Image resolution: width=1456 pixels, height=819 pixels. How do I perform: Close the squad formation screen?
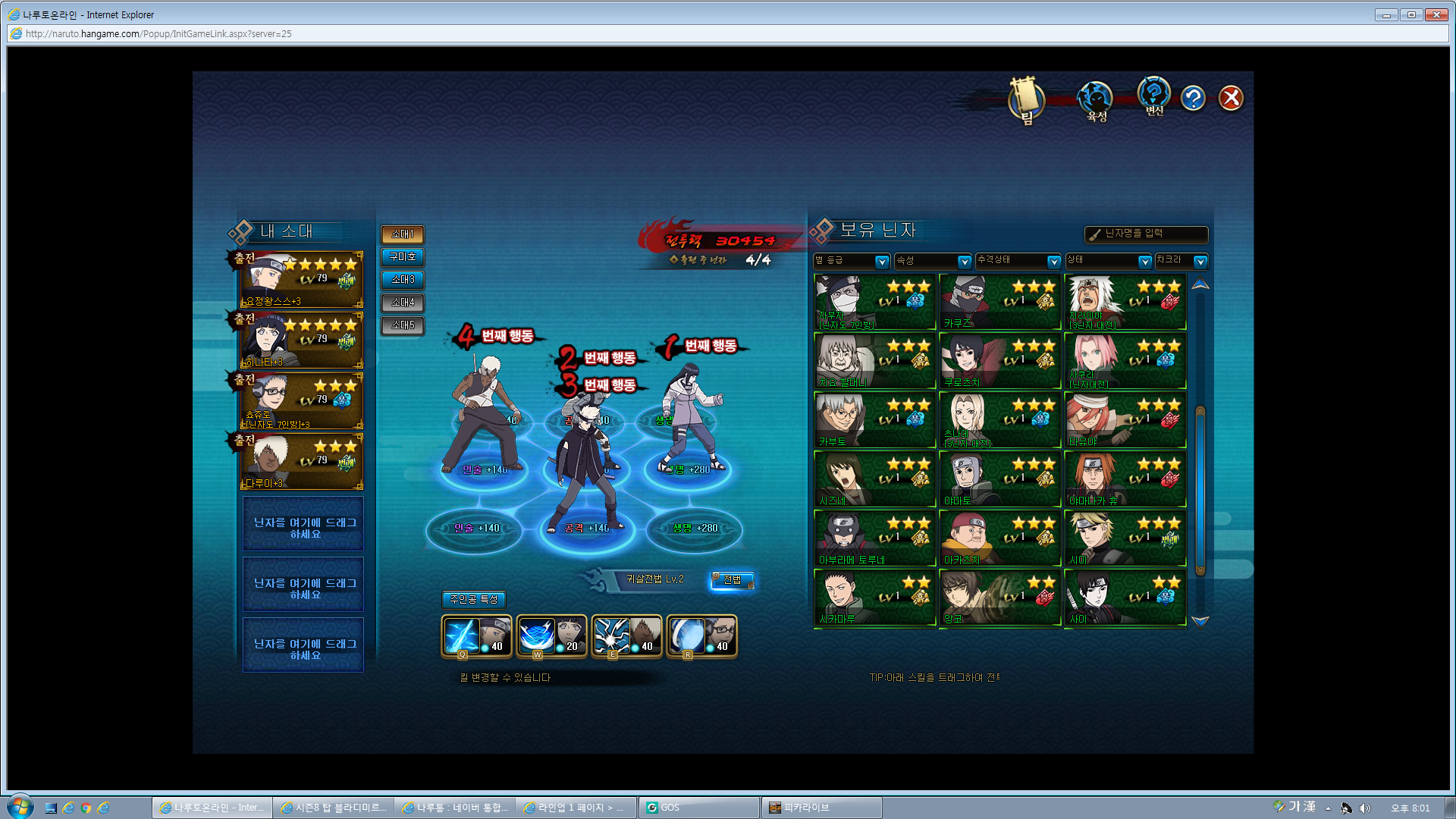click(x=1230, y=98)
